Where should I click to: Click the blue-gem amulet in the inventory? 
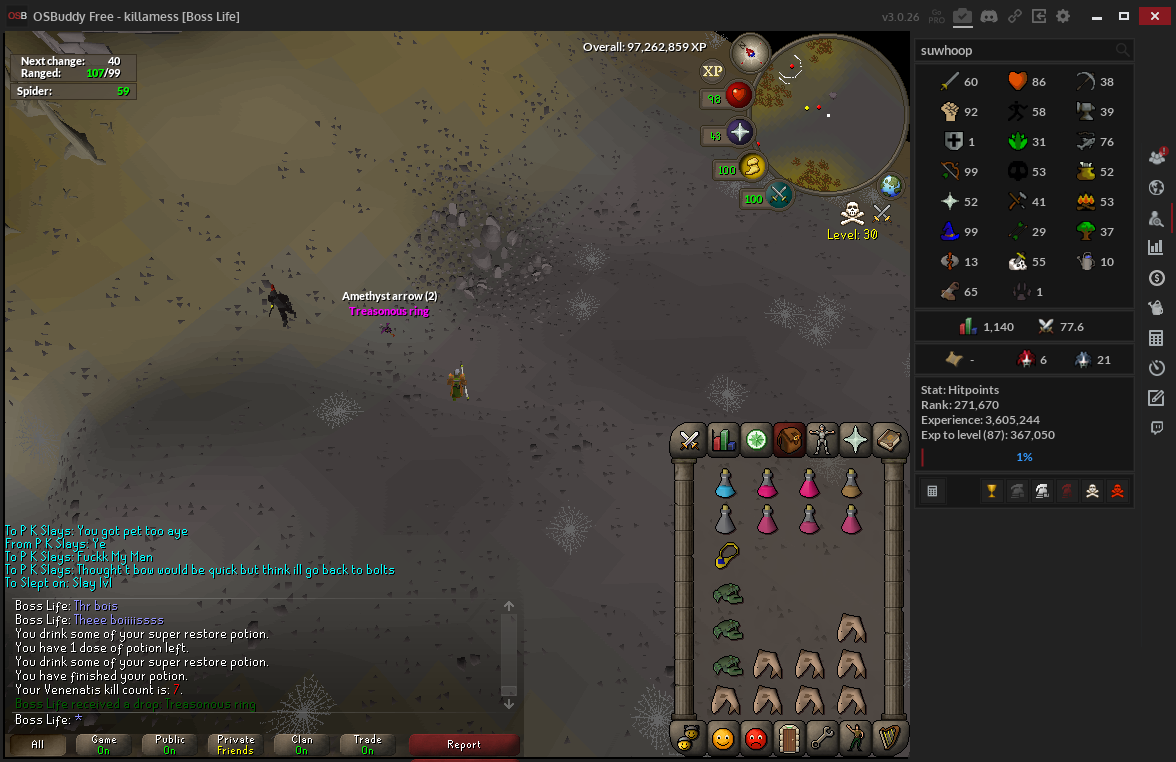[x=726, y=556]
